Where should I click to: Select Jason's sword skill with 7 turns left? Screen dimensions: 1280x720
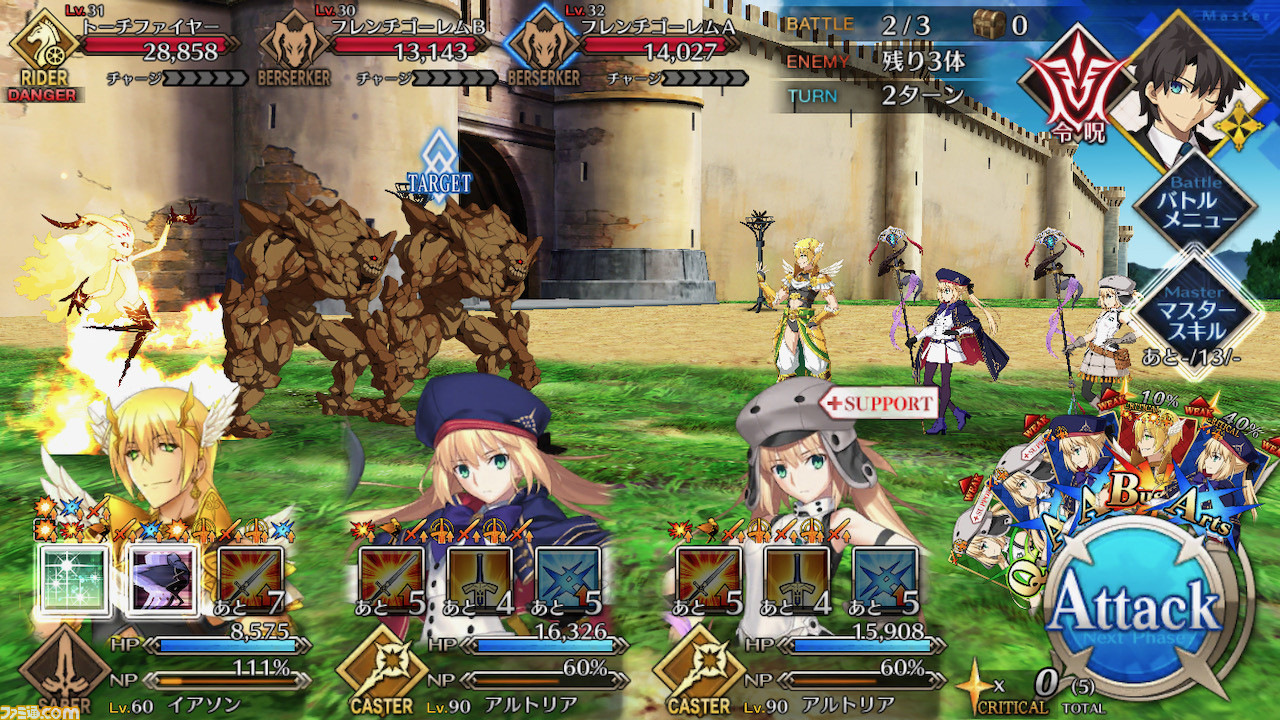(250, 580)
